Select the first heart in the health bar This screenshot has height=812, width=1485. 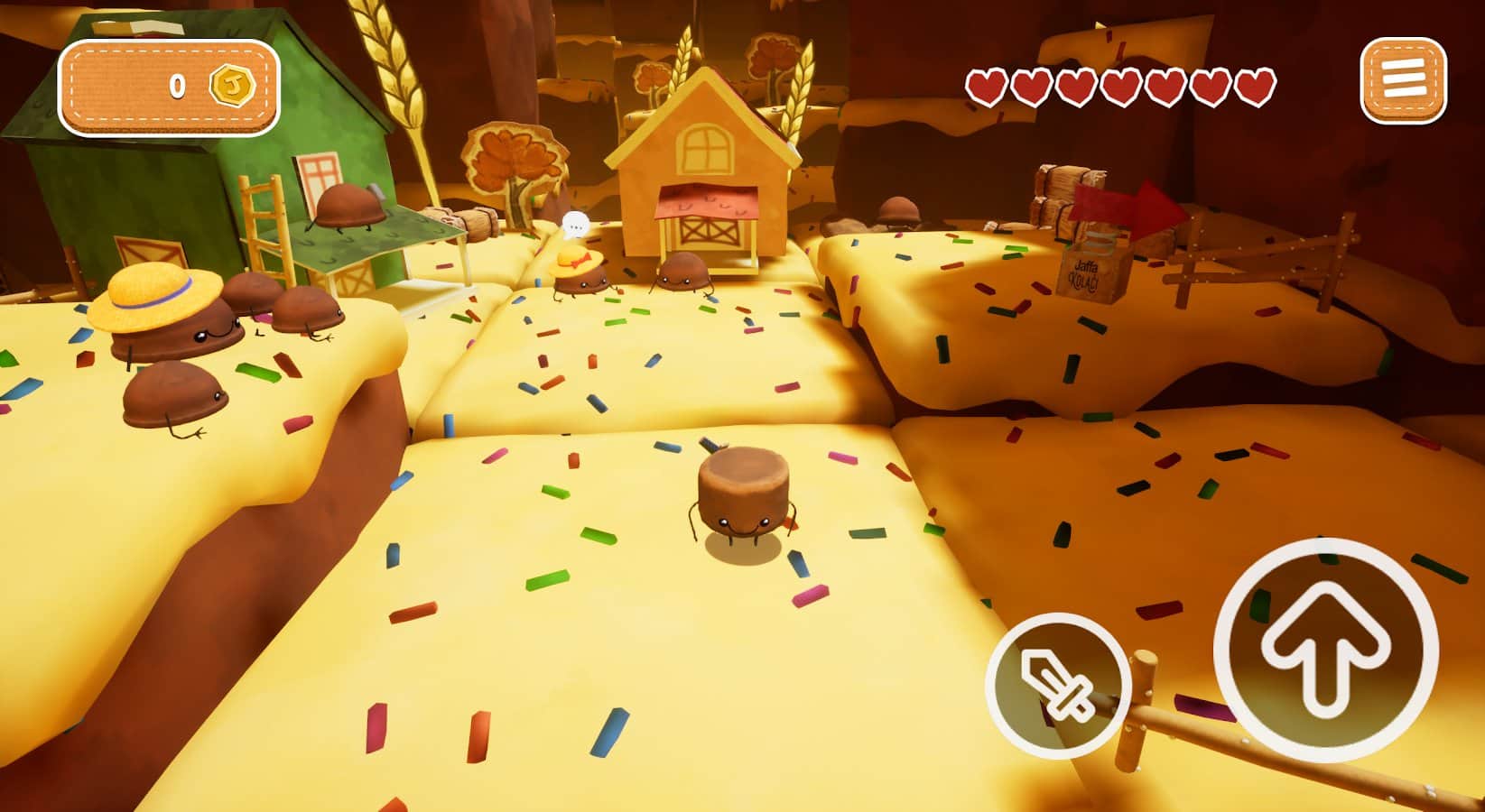(x=987, y=84)
